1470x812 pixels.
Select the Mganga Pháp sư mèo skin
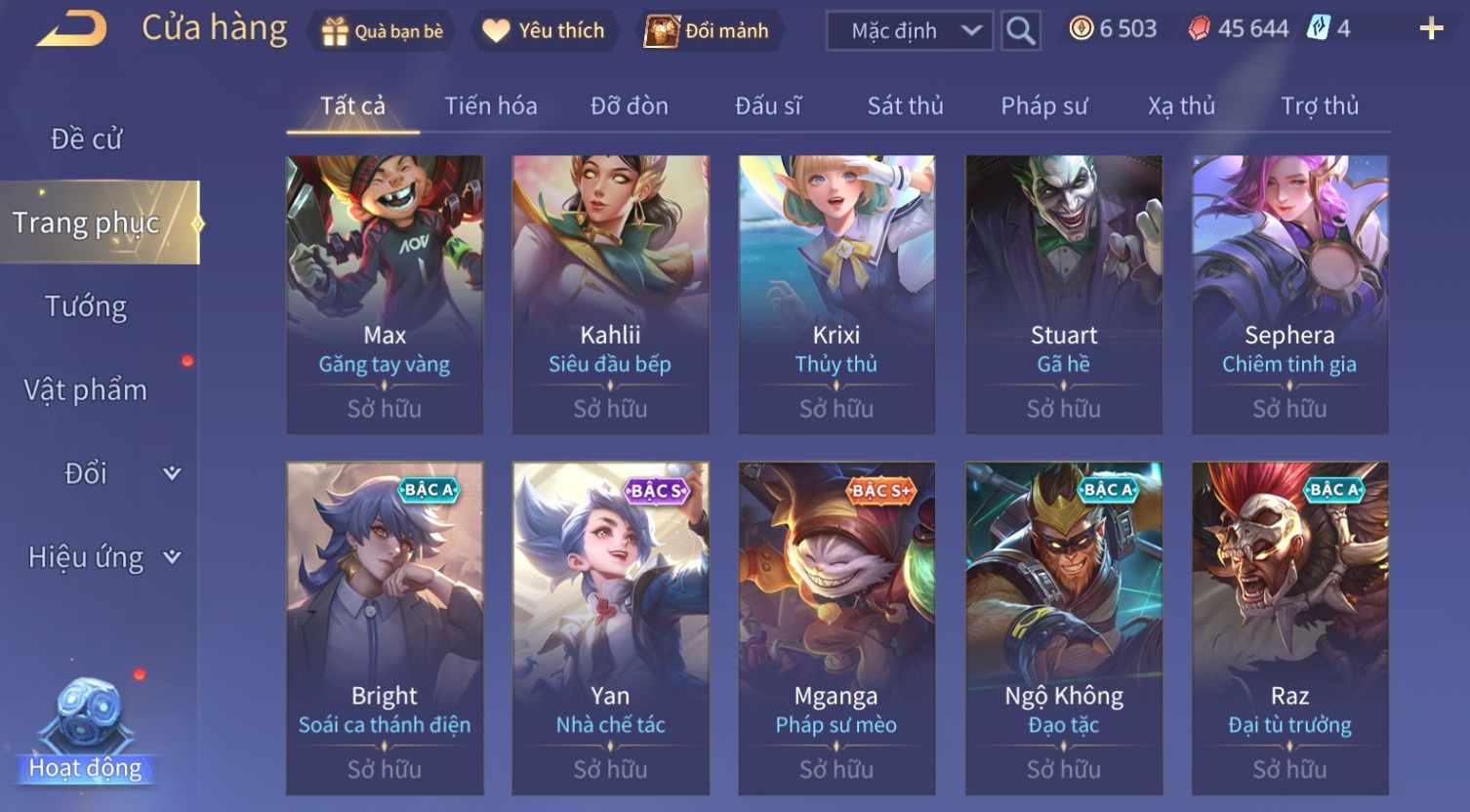pyautogui.click(x=837, y=627)
